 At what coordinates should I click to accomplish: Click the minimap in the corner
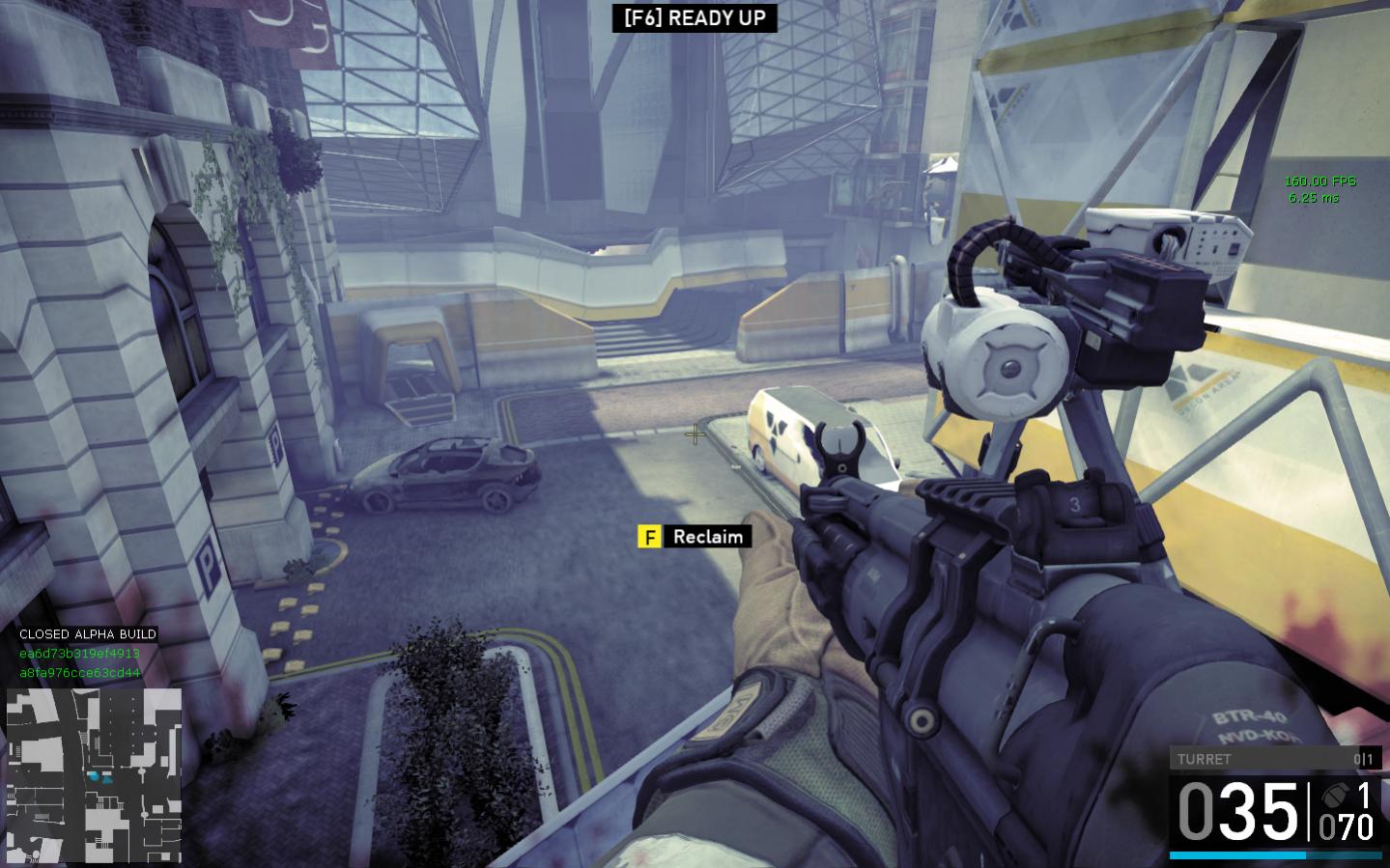pos(94,776)
